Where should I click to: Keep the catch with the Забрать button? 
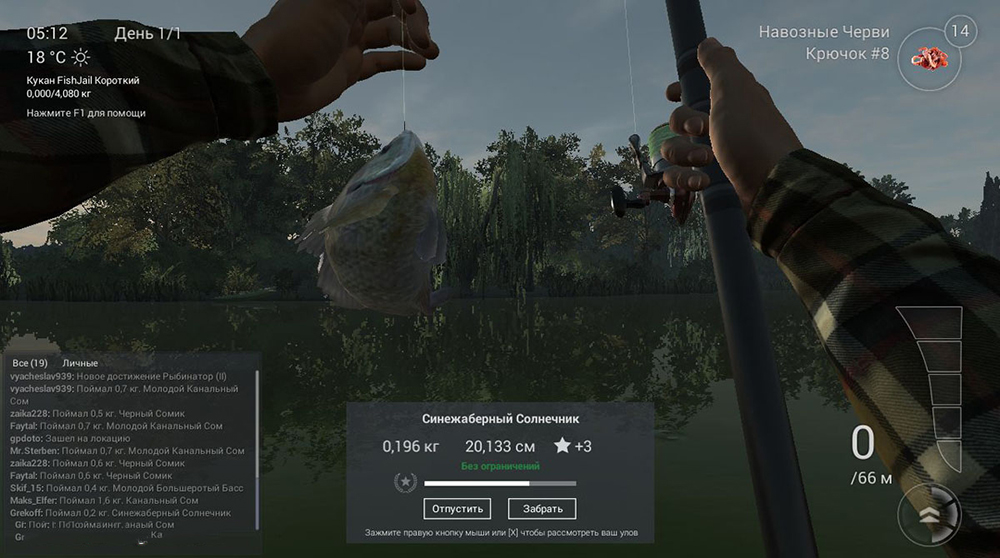pos(542,508)
